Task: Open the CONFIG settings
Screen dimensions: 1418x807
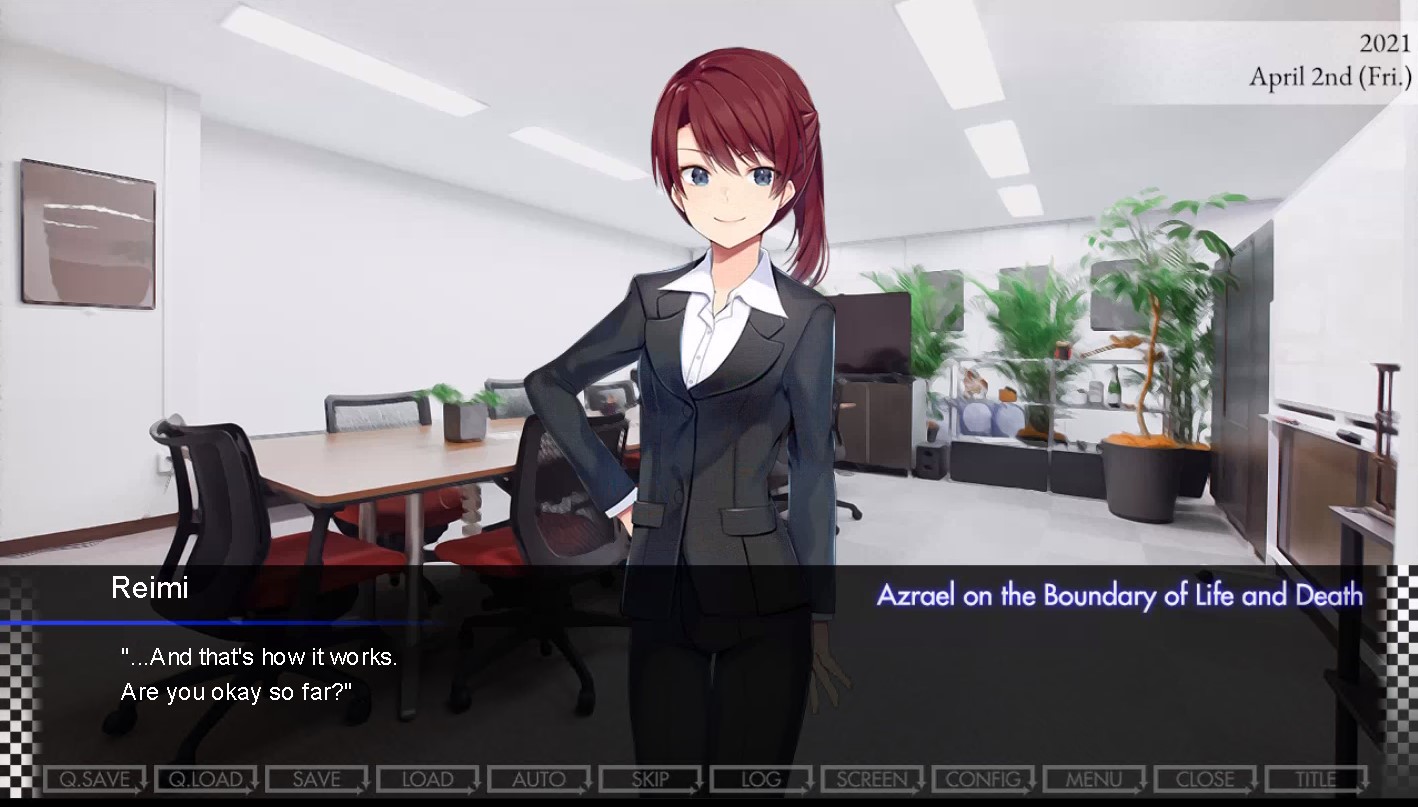Action: click(x=982, y=779)
